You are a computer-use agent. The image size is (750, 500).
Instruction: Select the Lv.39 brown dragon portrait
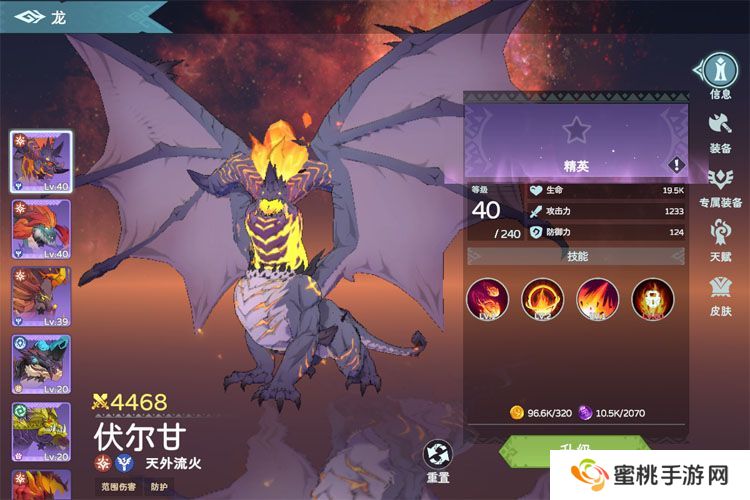click(41, 297)
